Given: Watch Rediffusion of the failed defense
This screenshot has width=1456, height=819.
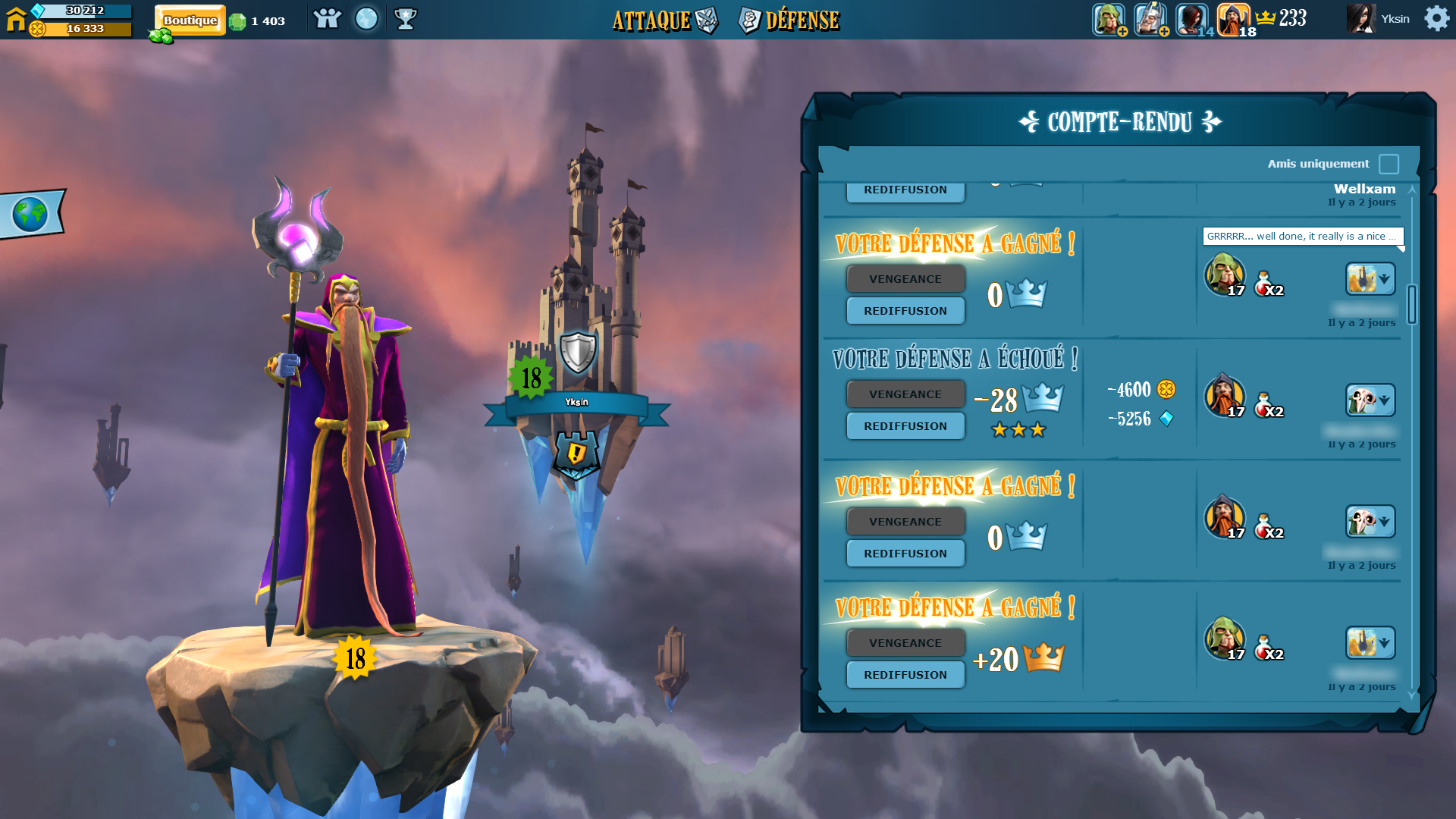Looking at the screenshot, I should (x=905, y=426).
